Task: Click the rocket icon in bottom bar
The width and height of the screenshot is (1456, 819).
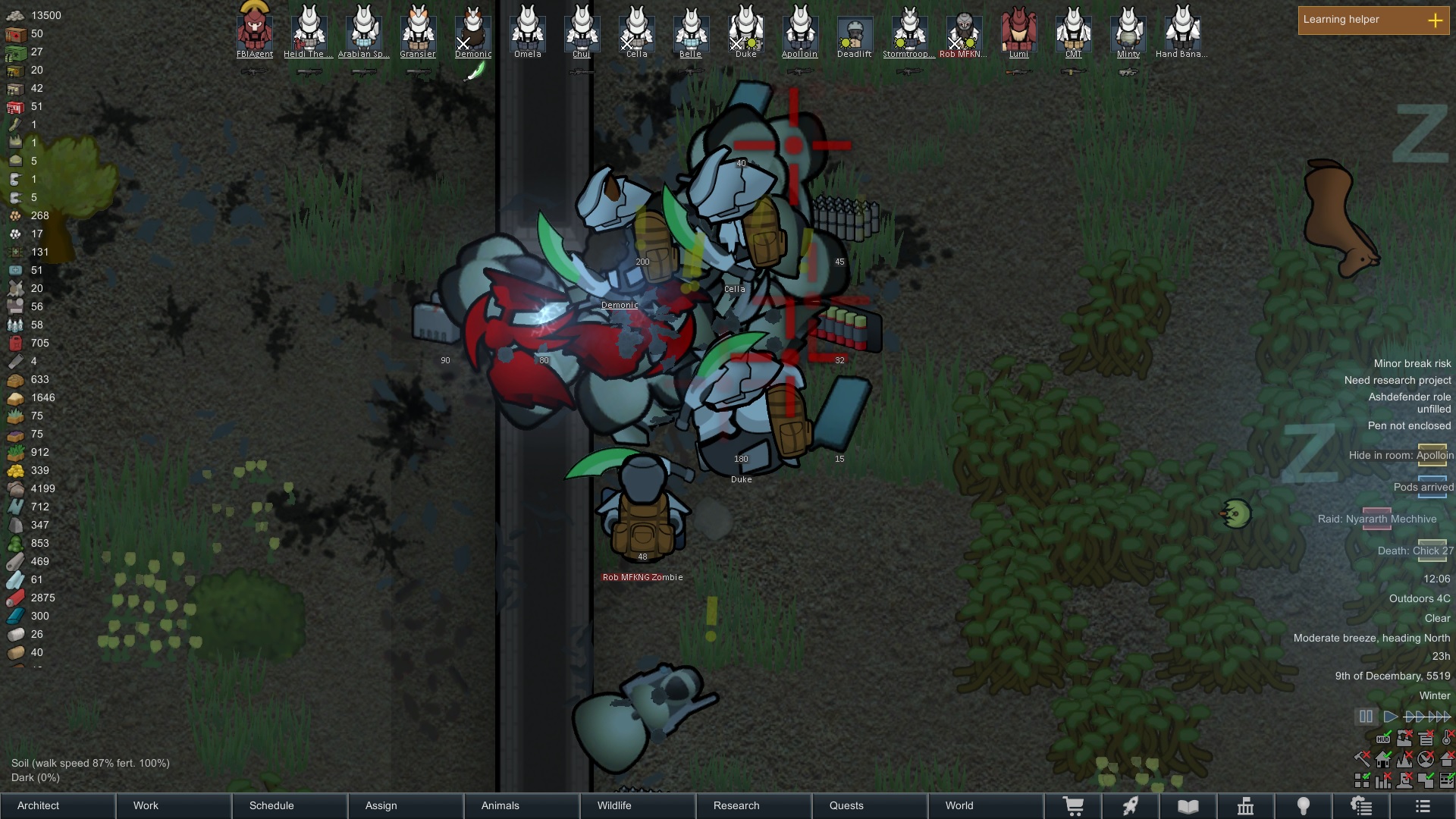Action: click(x=1131, y=806)
